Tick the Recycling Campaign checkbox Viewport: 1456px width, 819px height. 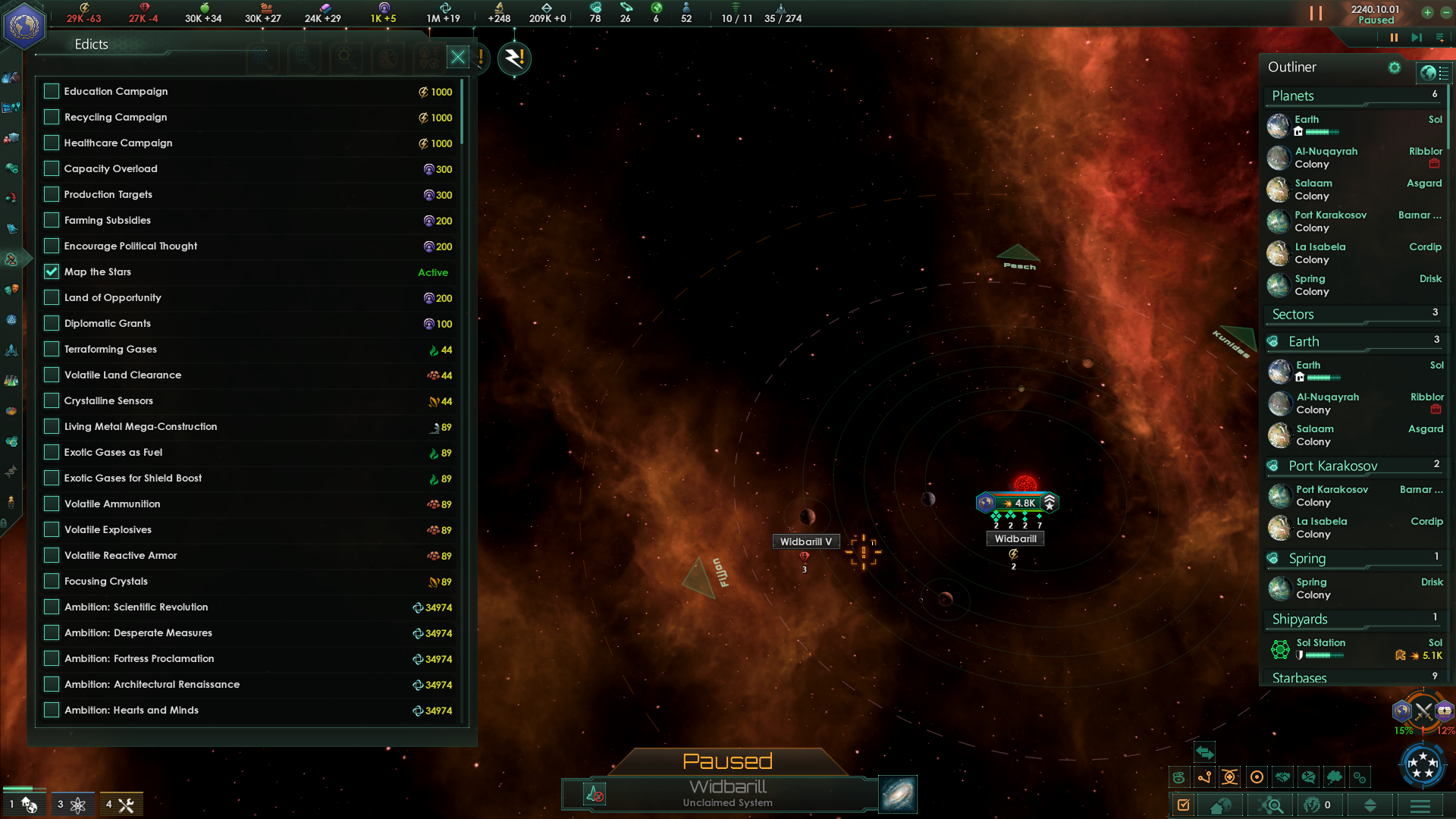pos(52,118)
